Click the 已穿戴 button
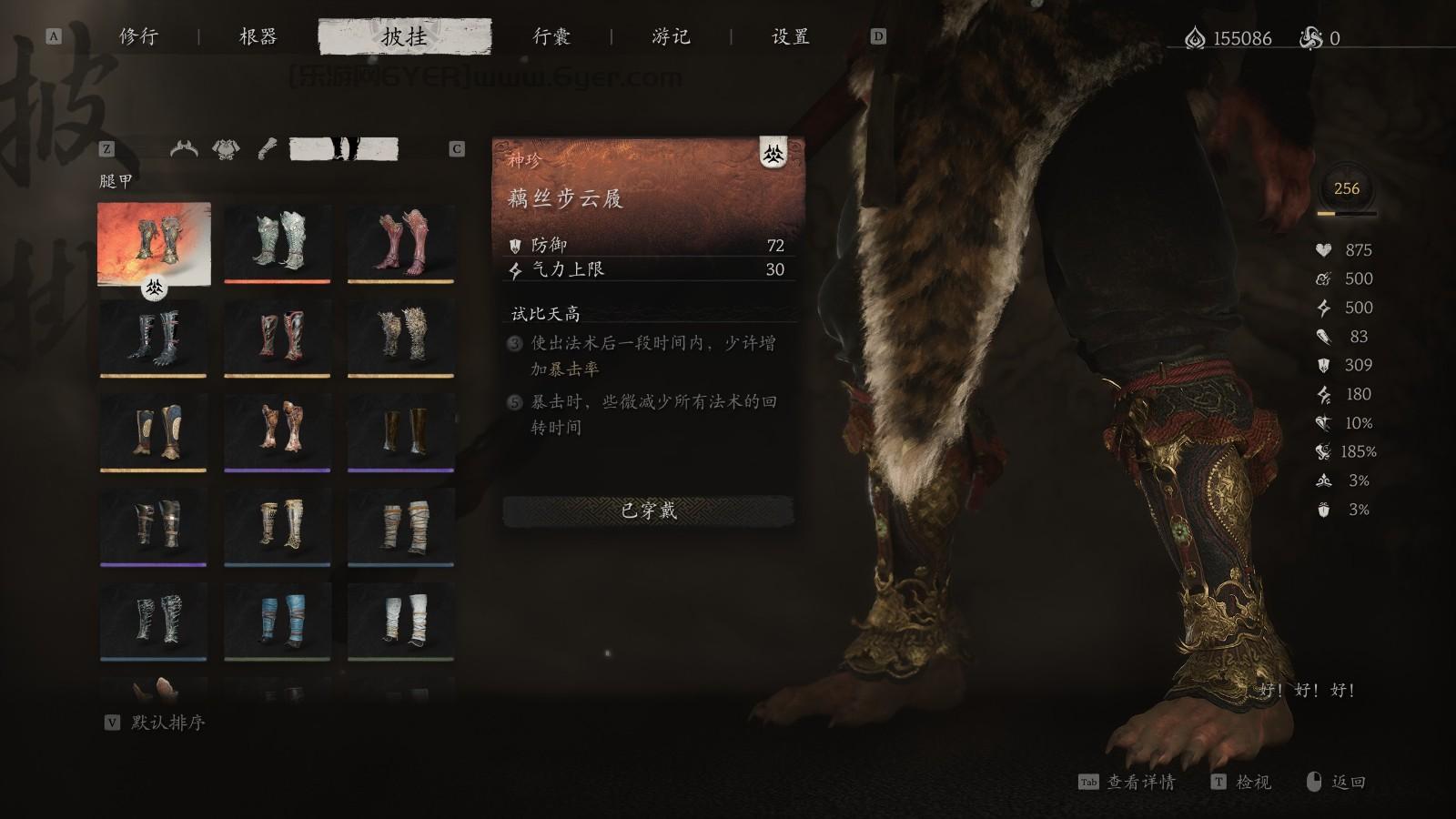Image resolution: width=1456 pixels, height=819 pixels. pyautogui.click(x=648, y=512)
